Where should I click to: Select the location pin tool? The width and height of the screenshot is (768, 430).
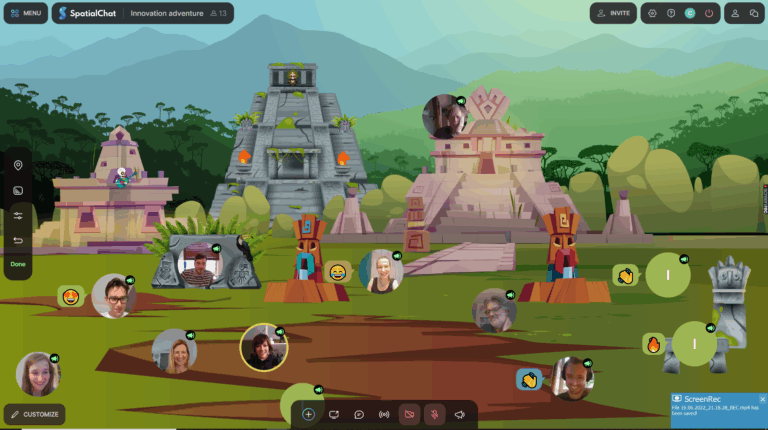pyautogui.click(x=18, y=165)
